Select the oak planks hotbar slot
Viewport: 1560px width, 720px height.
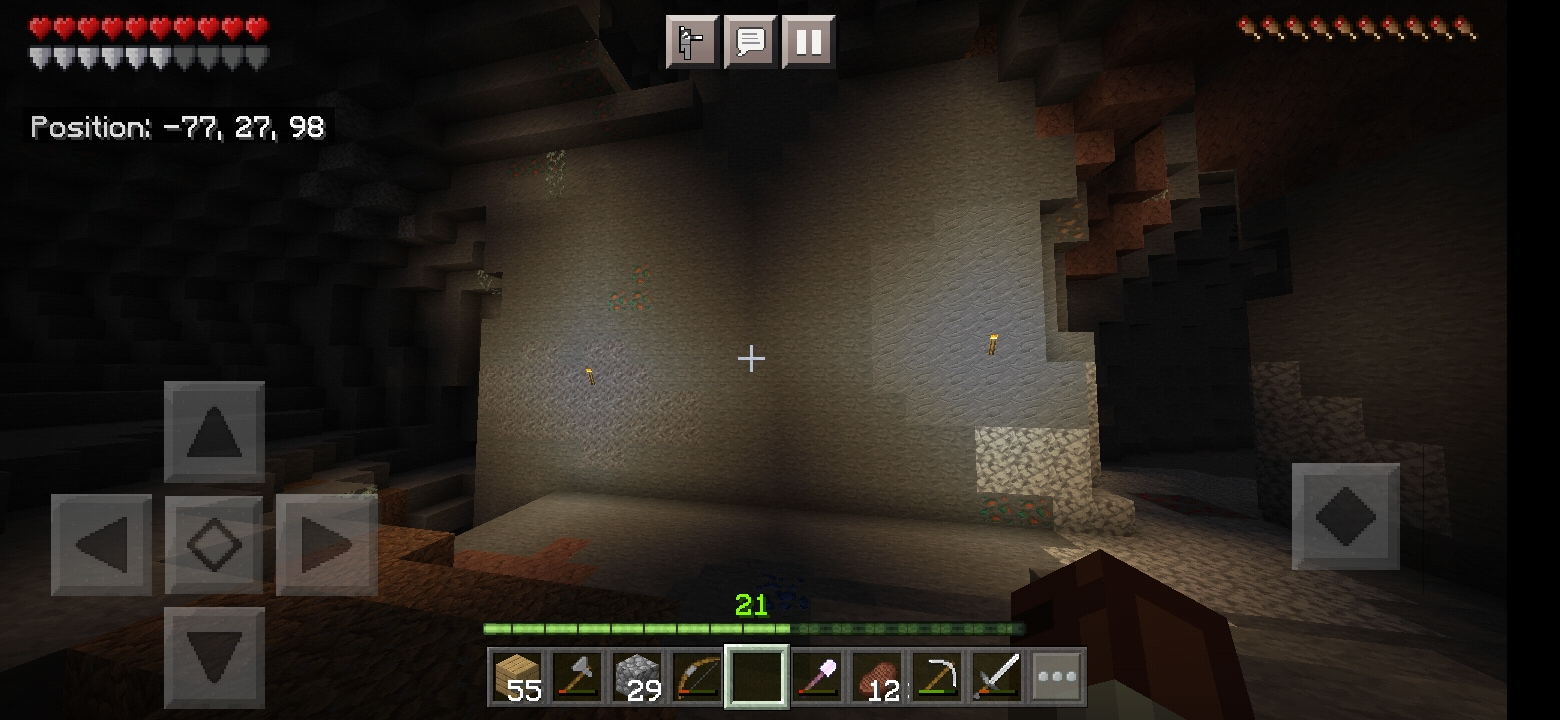519,677
